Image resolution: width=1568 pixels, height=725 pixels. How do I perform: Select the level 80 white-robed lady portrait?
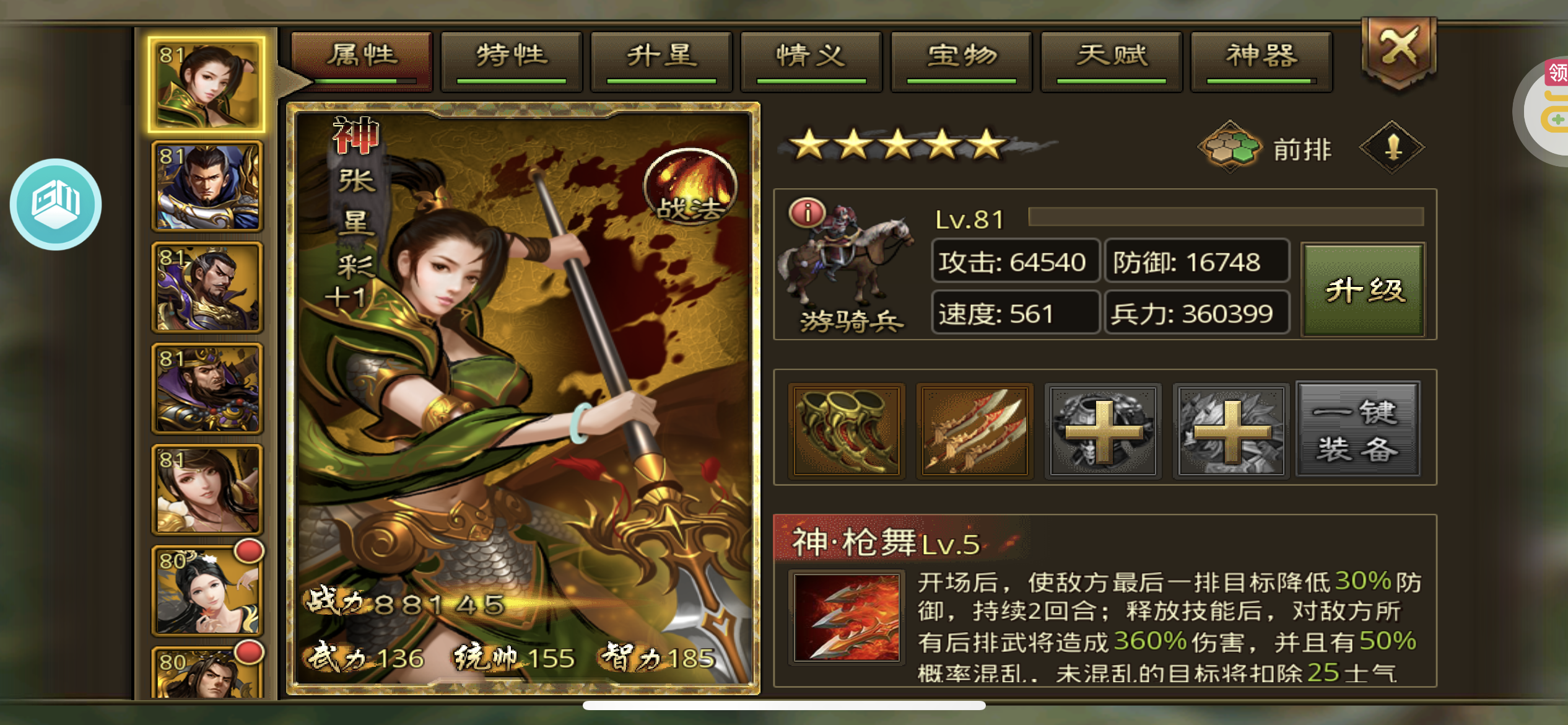coord(207,591)
